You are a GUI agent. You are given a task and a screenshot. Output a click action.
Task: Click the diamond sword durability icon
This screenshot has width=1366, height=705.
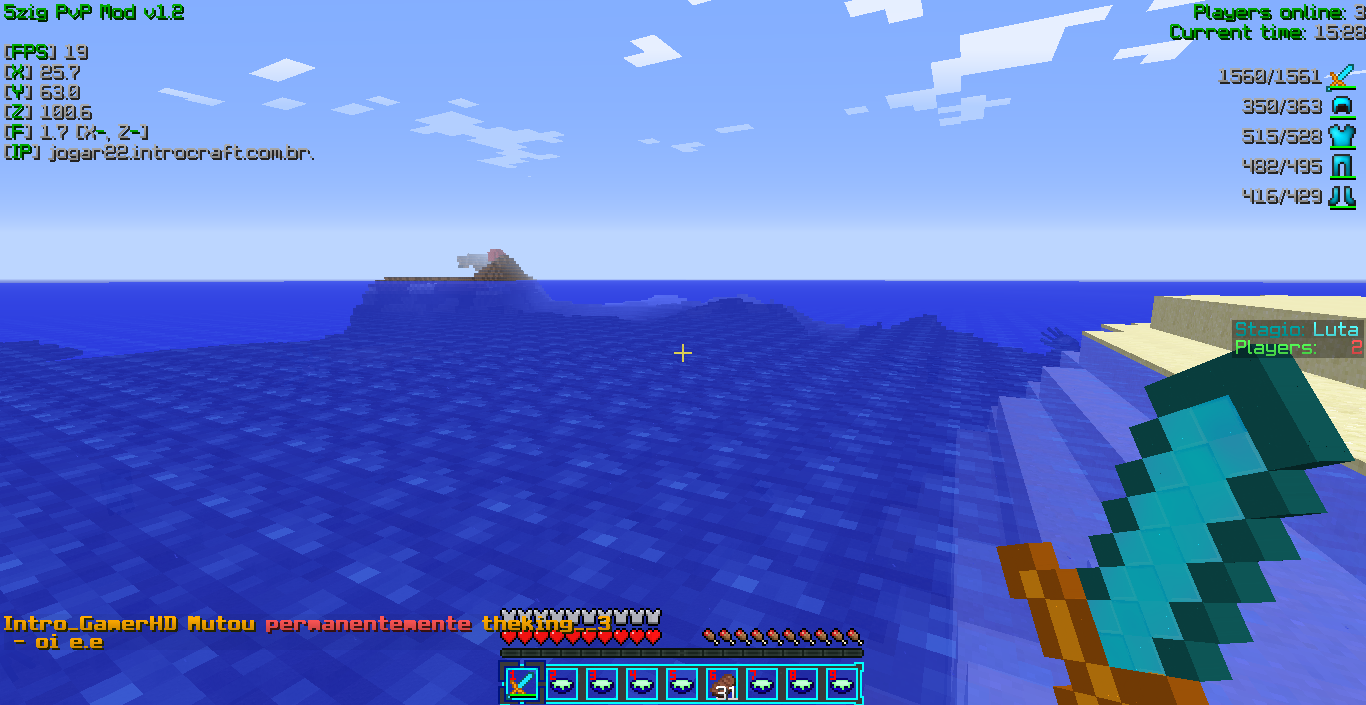[1341, 77]
